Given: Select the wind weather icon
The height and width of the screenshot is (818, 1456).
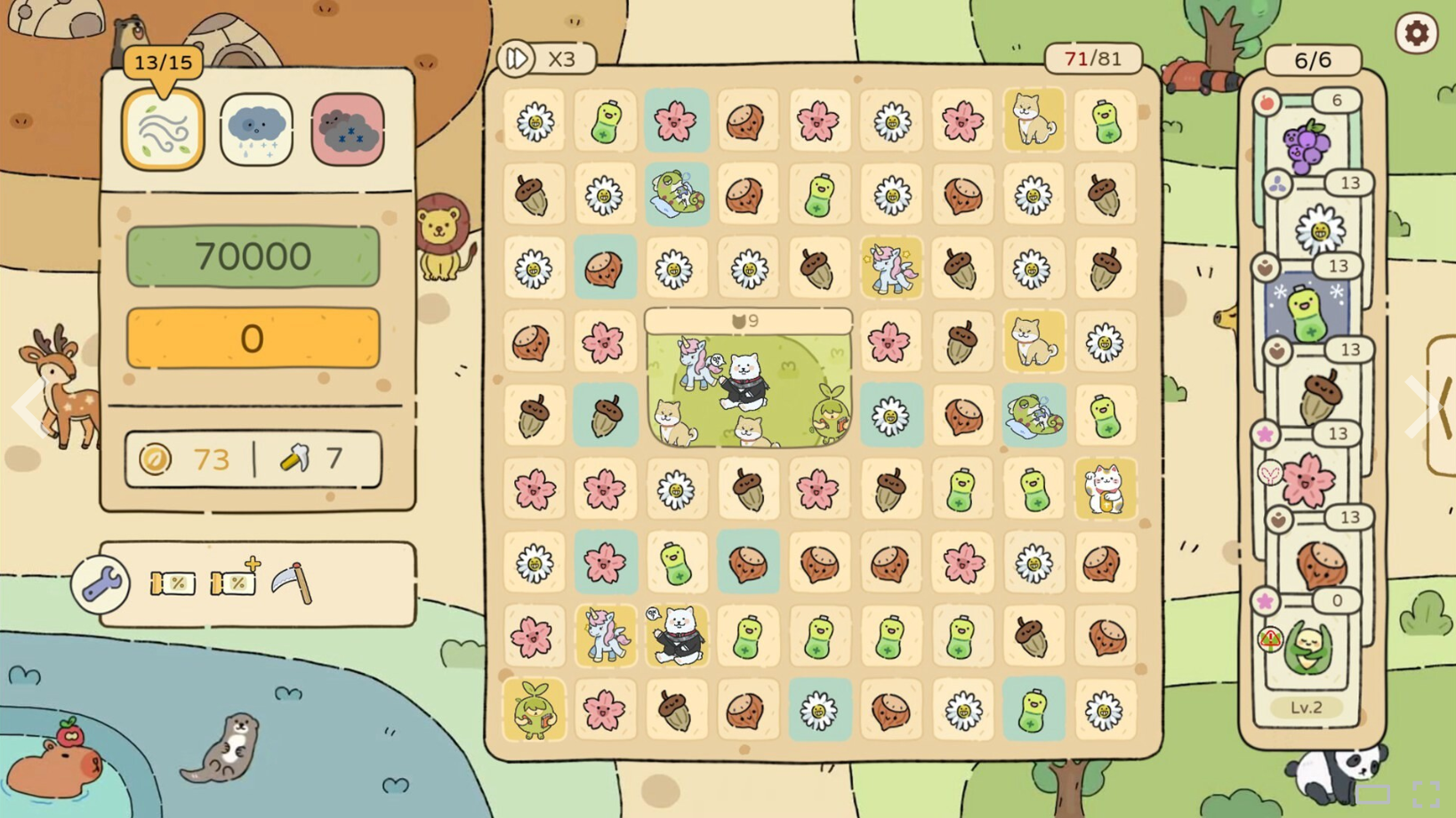Looking at the screenshot, I should pyautogui.click(x=164, y=131).
